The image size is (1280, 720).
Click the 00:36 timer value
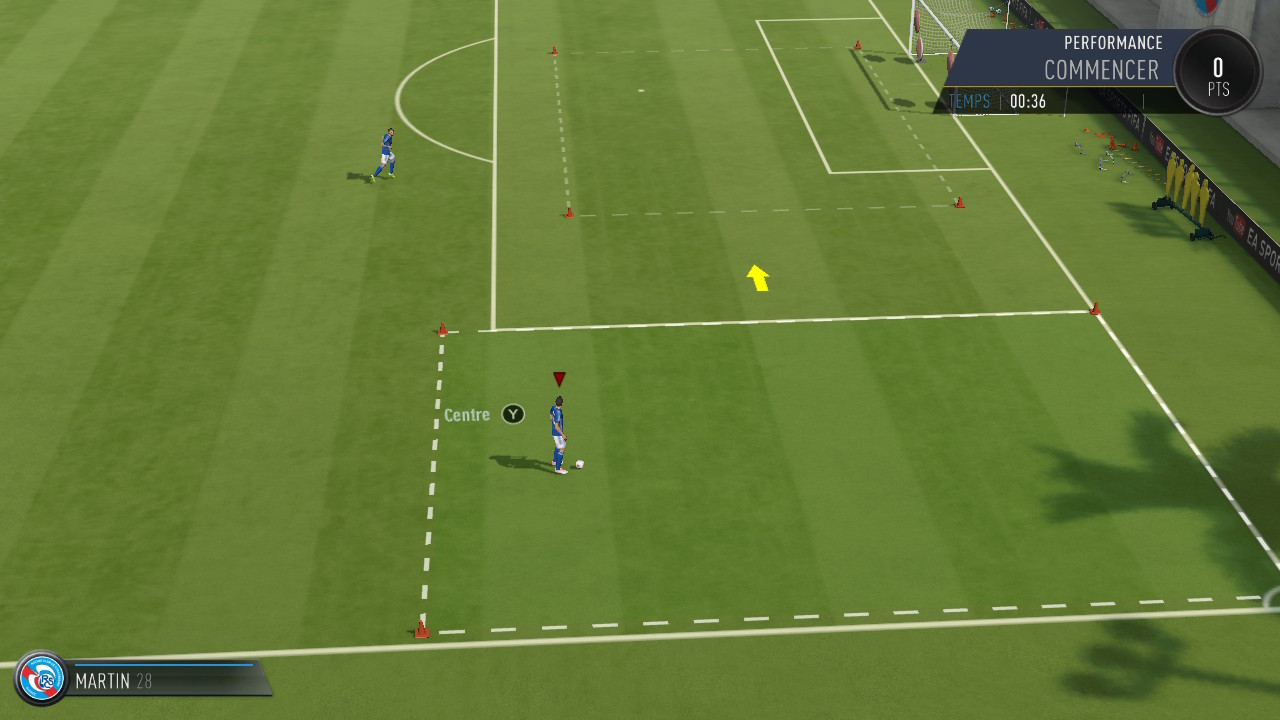pyautogui.click(x=1026, y=101)
